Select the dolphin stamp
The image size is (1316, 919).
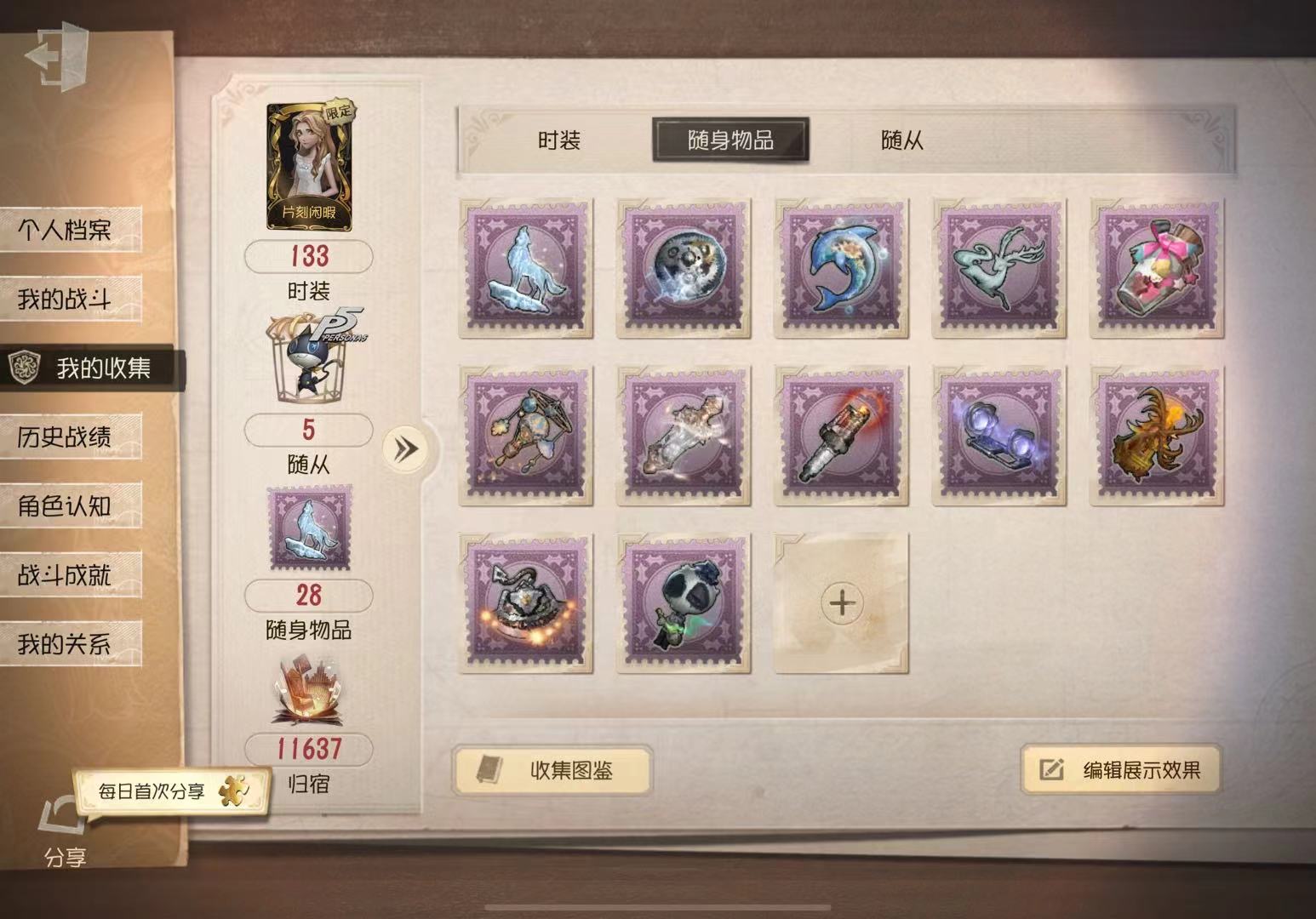coord(841,267)
